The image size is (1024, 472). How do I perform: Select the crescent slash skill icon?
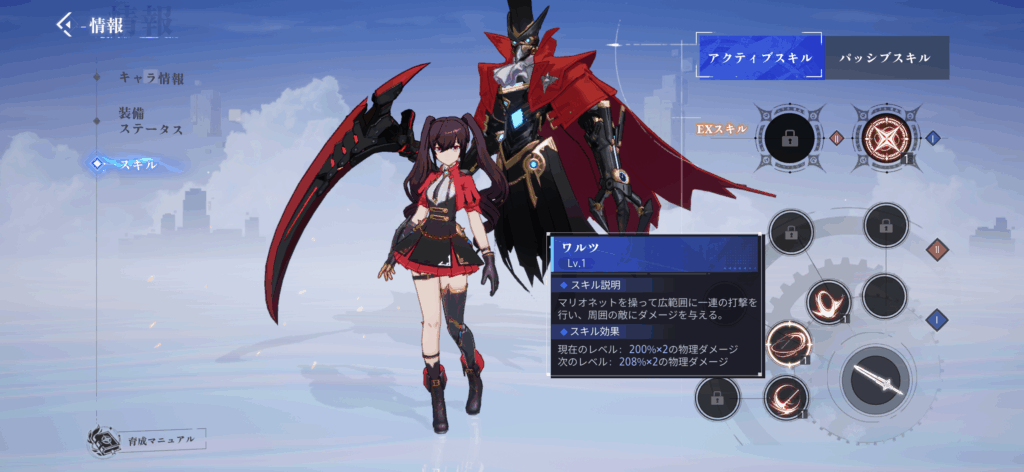coord(786,396)
